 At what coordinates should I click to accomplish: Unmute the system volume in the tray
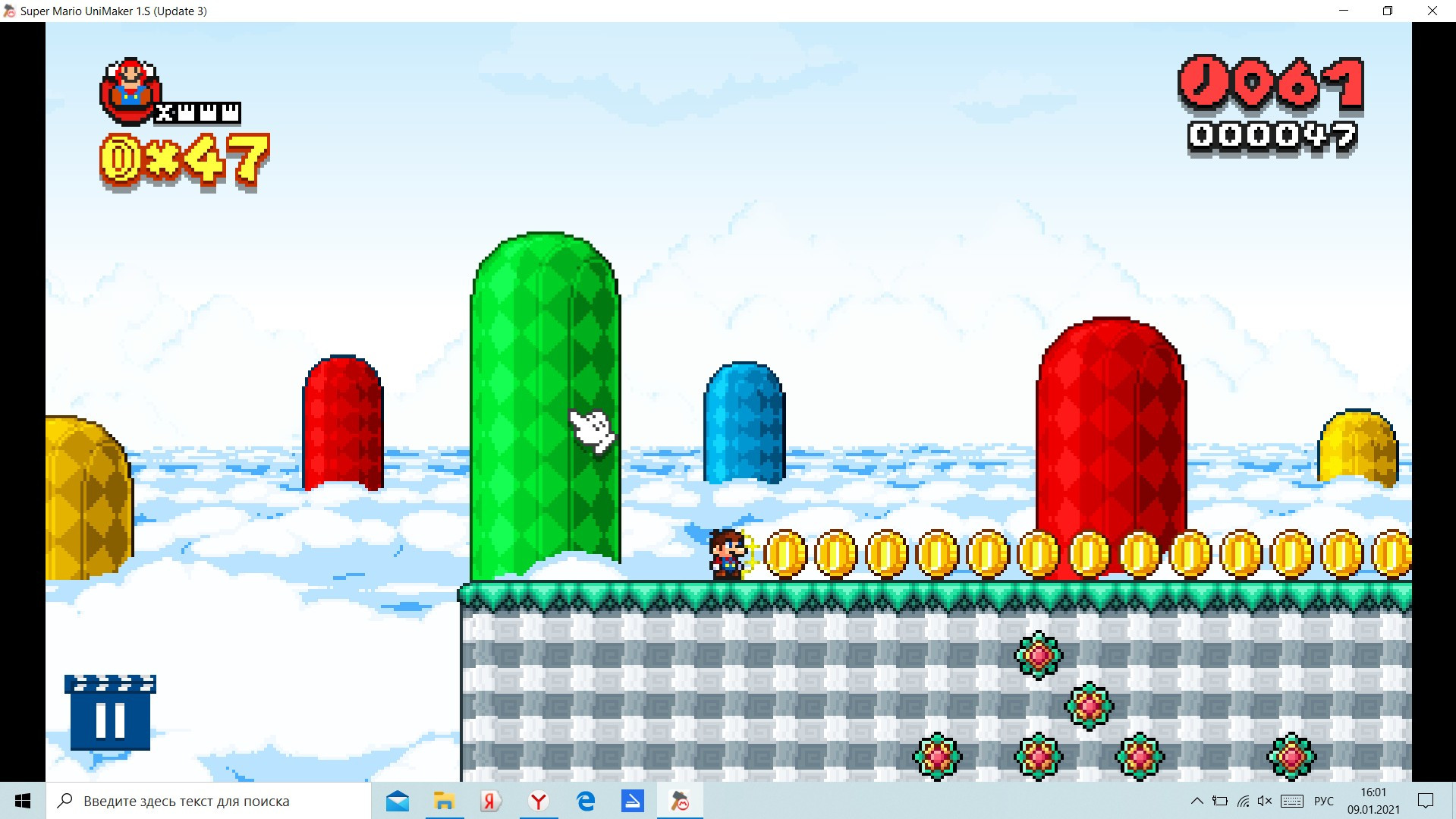point(1264,801)
